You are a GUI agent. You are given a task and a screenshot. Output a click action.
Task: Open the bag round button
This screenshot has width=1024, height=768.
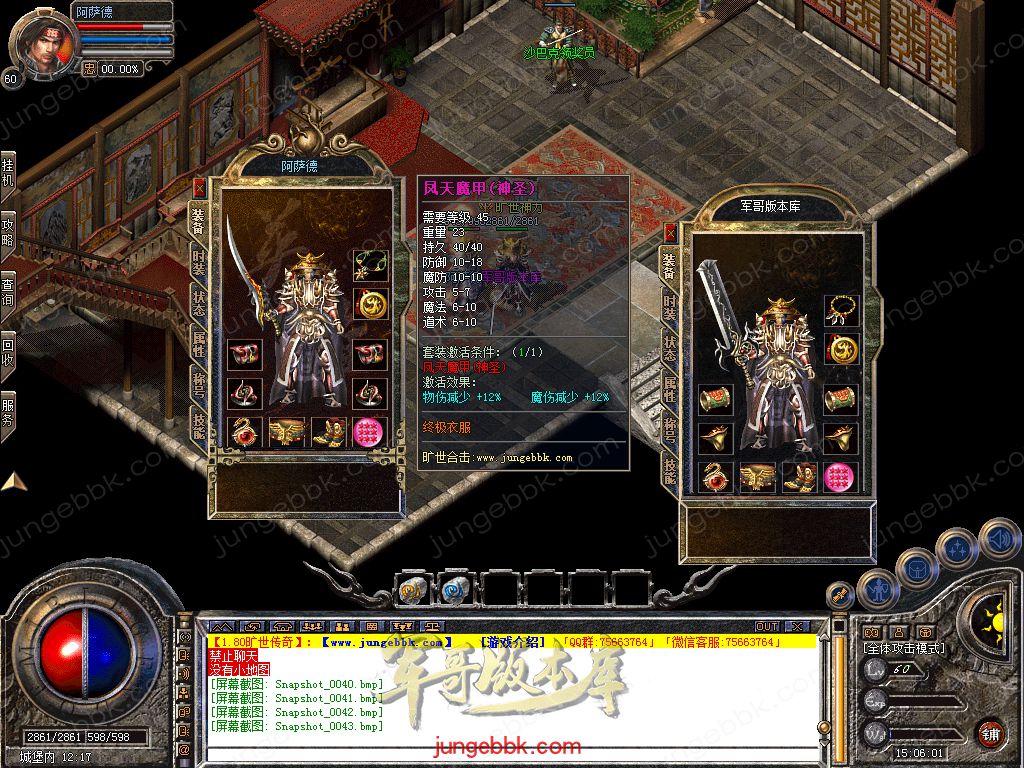click(x=917, y=568)
